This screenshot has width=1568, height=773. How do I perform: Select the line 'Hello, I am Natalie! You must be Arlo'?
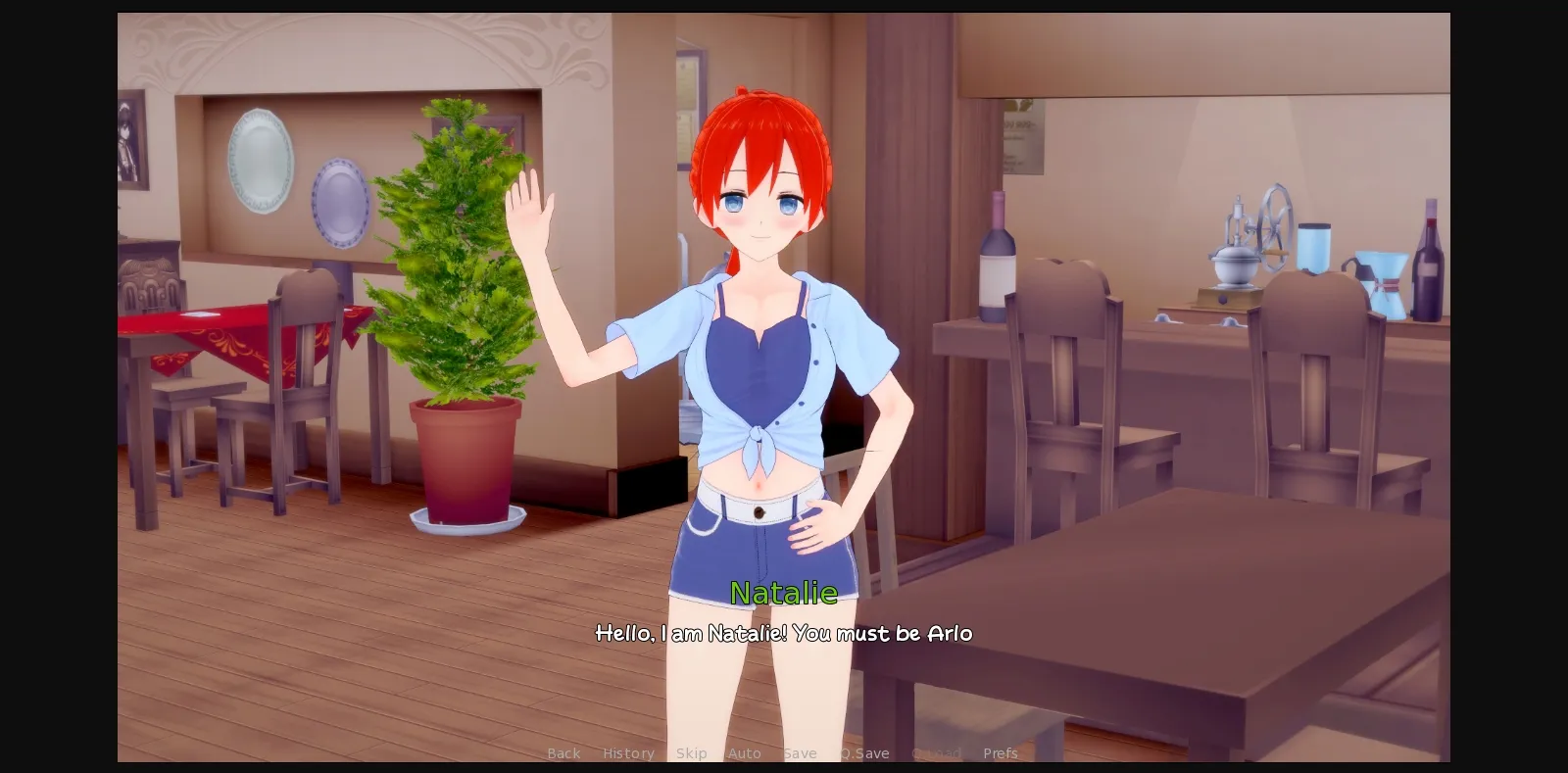(x=784, y=634)
